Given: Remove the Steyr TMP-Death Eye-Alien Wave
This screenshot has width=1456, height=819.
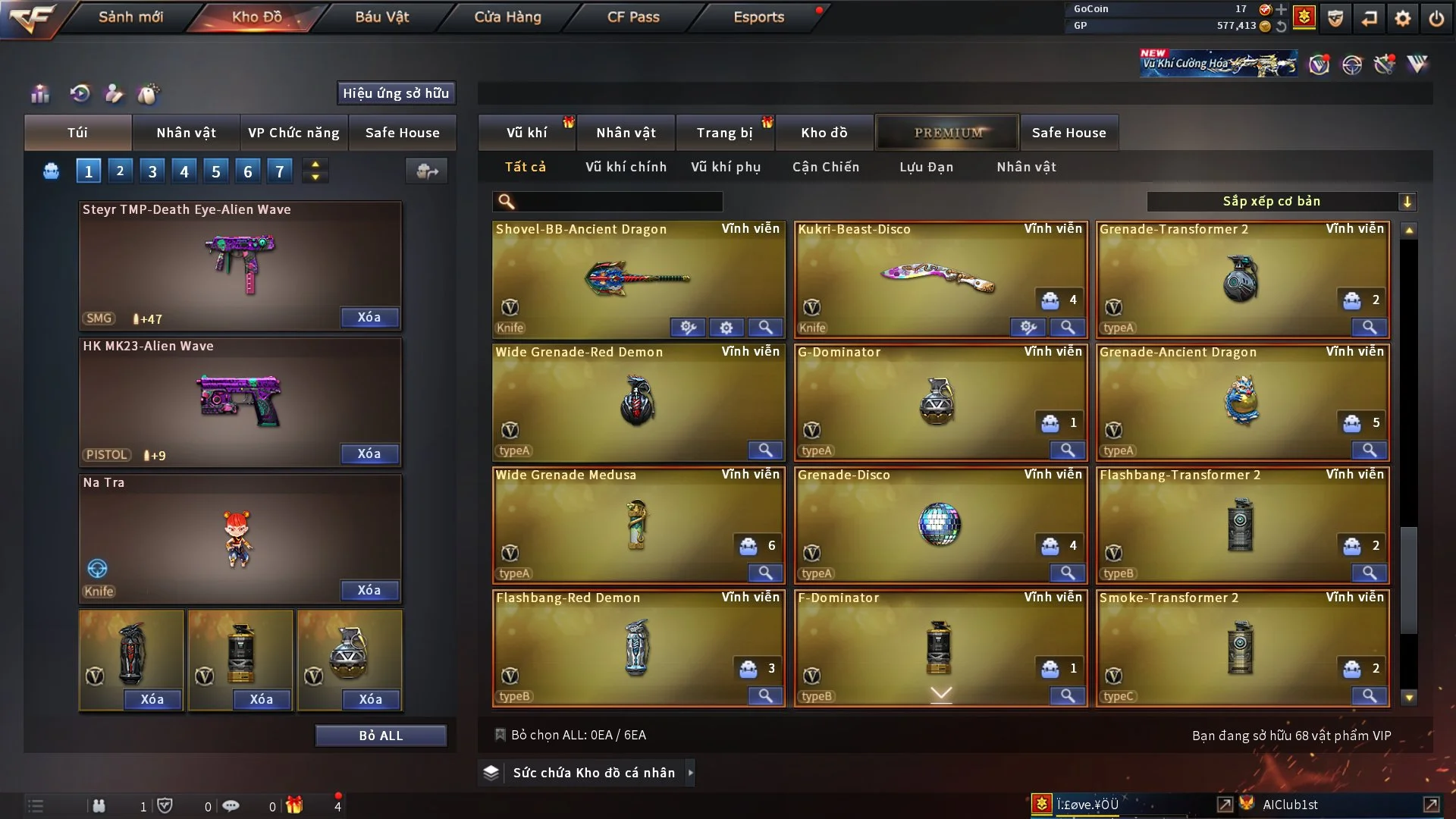Looking at the screenshot, I should [369, 318].
